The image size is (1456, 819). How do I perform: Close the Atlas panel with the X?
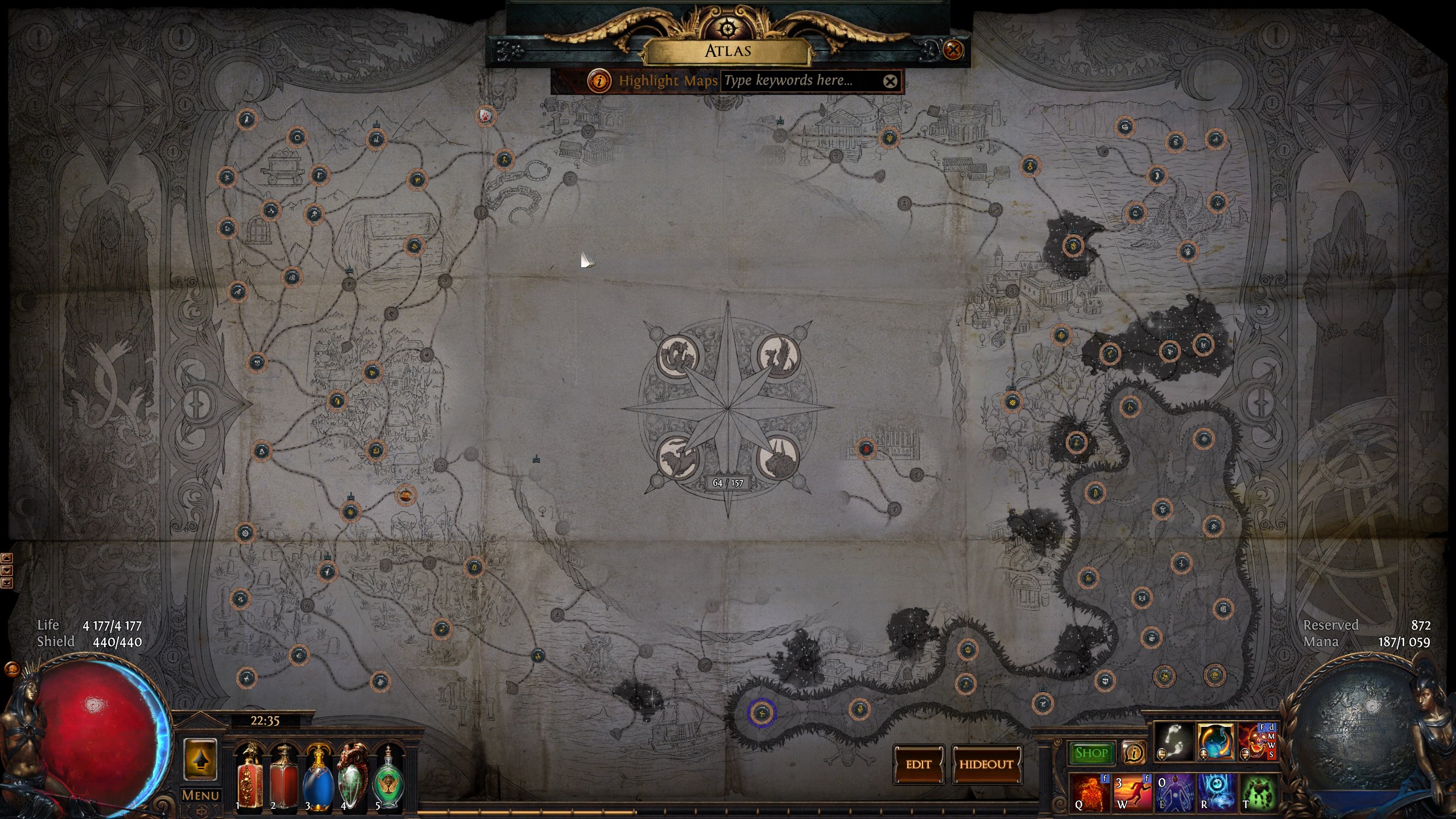coord(953,50)
